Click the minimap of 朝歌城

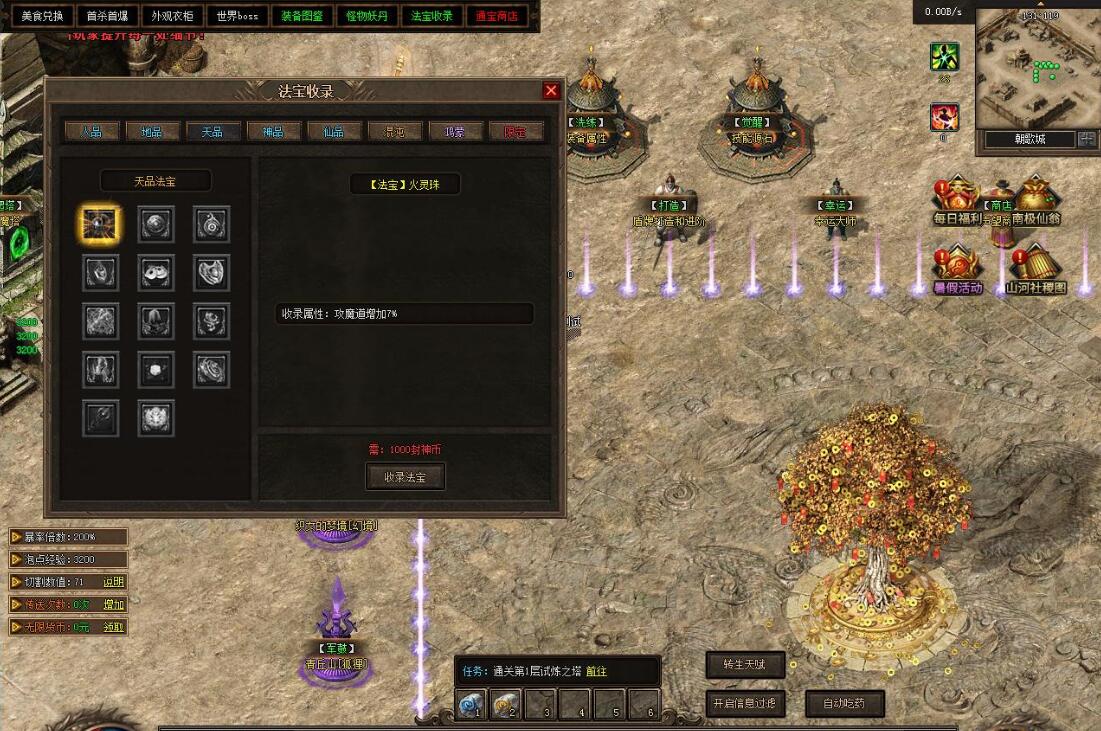coord(1035,67)
